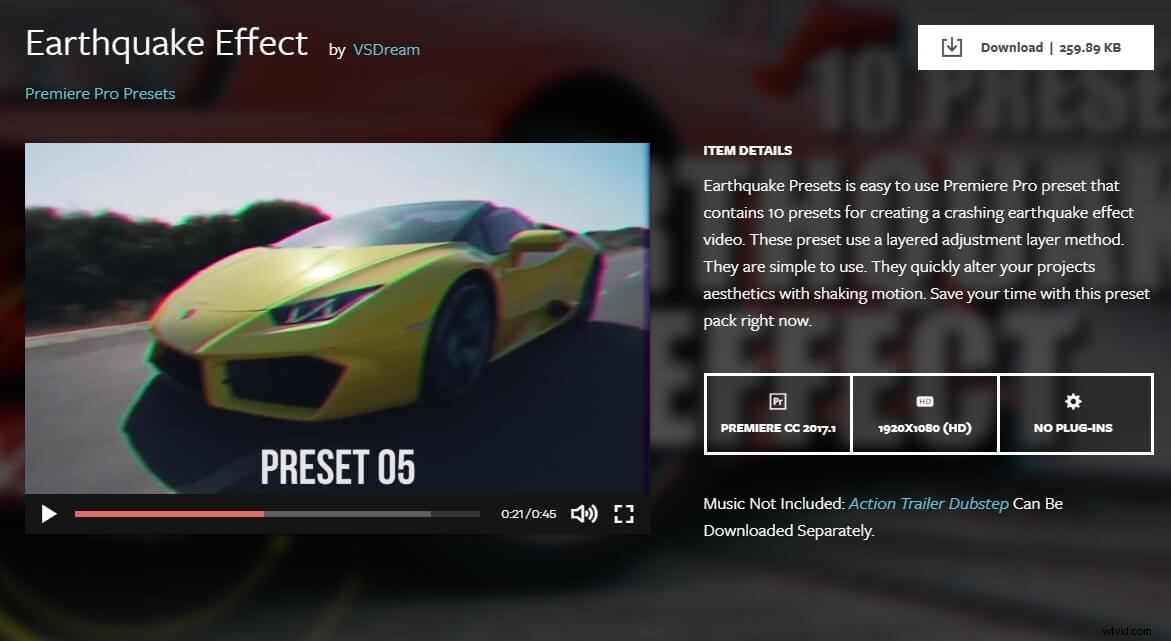This screenshot has width=1171, height=641.
Task: Browse the Premiere Pro Presets category
Action: tap(100, 93)
